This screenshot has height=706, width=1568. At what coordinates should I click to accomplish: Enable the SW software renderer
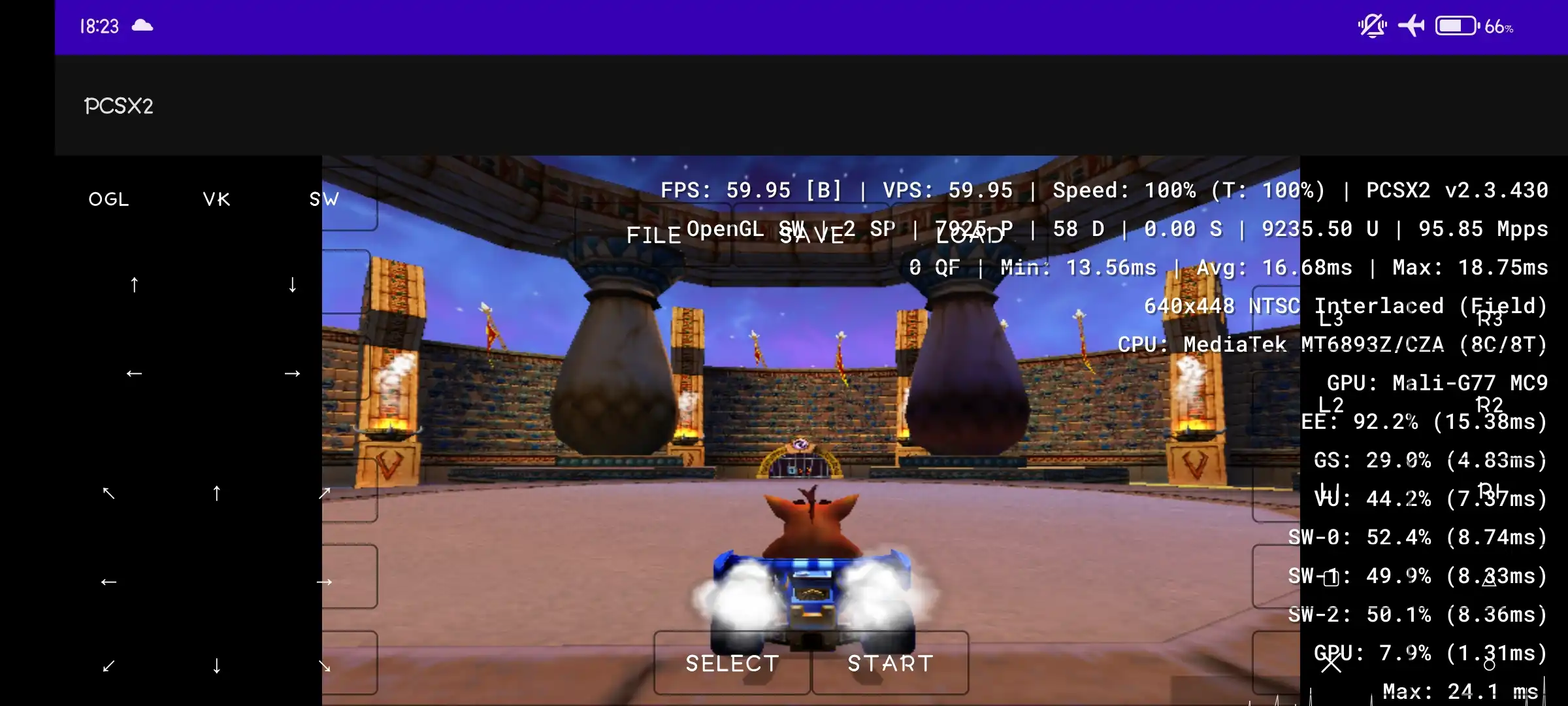click(x=323, y=199)
